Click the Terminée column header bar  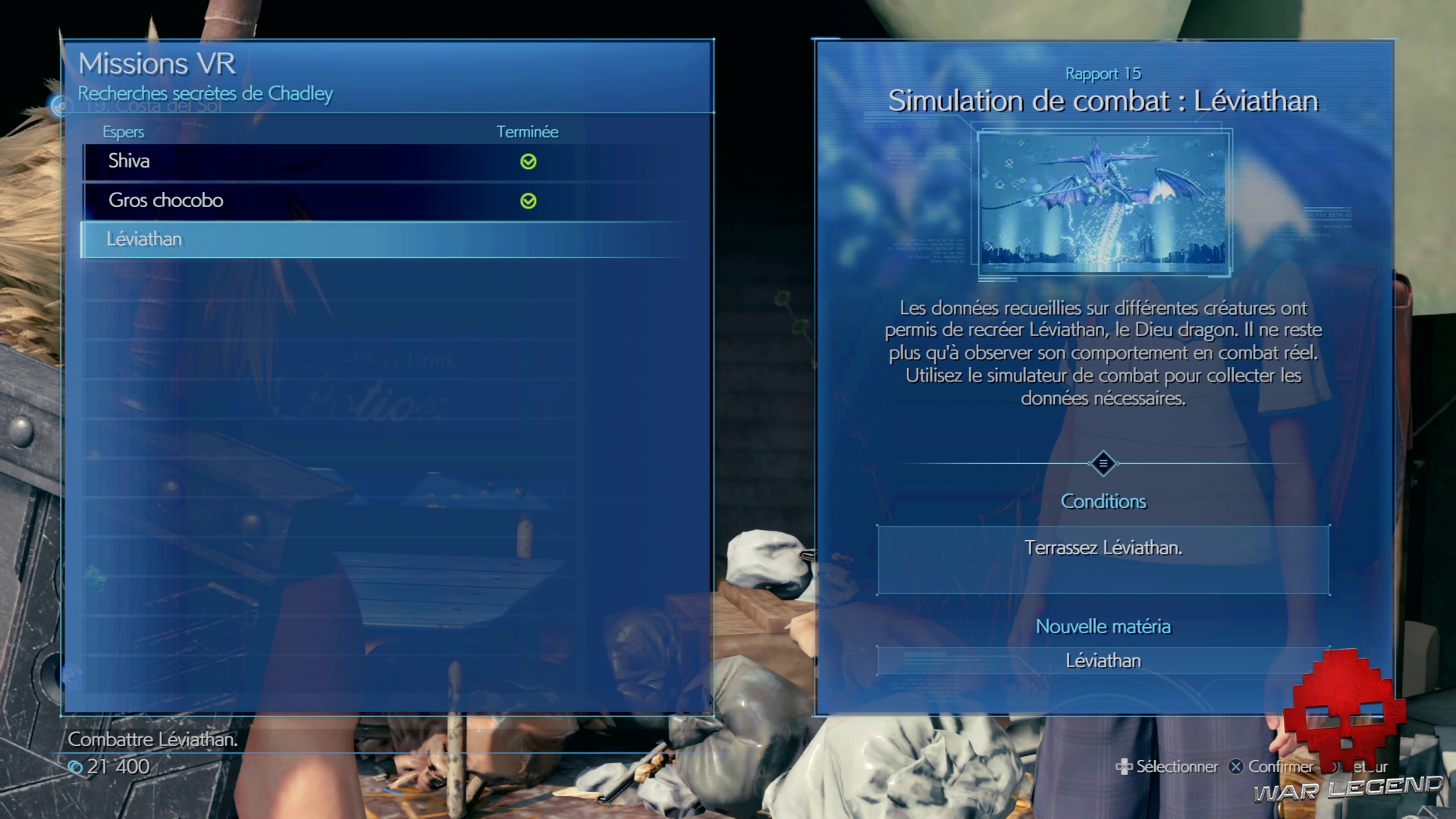pyautogui.click(x=529, y=132)
